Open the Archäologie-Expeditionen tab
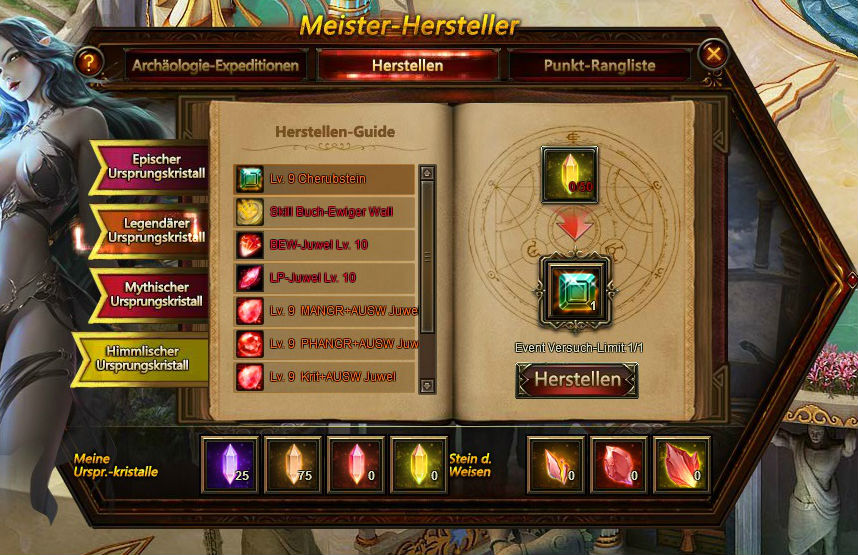 (x=215, y=66)
